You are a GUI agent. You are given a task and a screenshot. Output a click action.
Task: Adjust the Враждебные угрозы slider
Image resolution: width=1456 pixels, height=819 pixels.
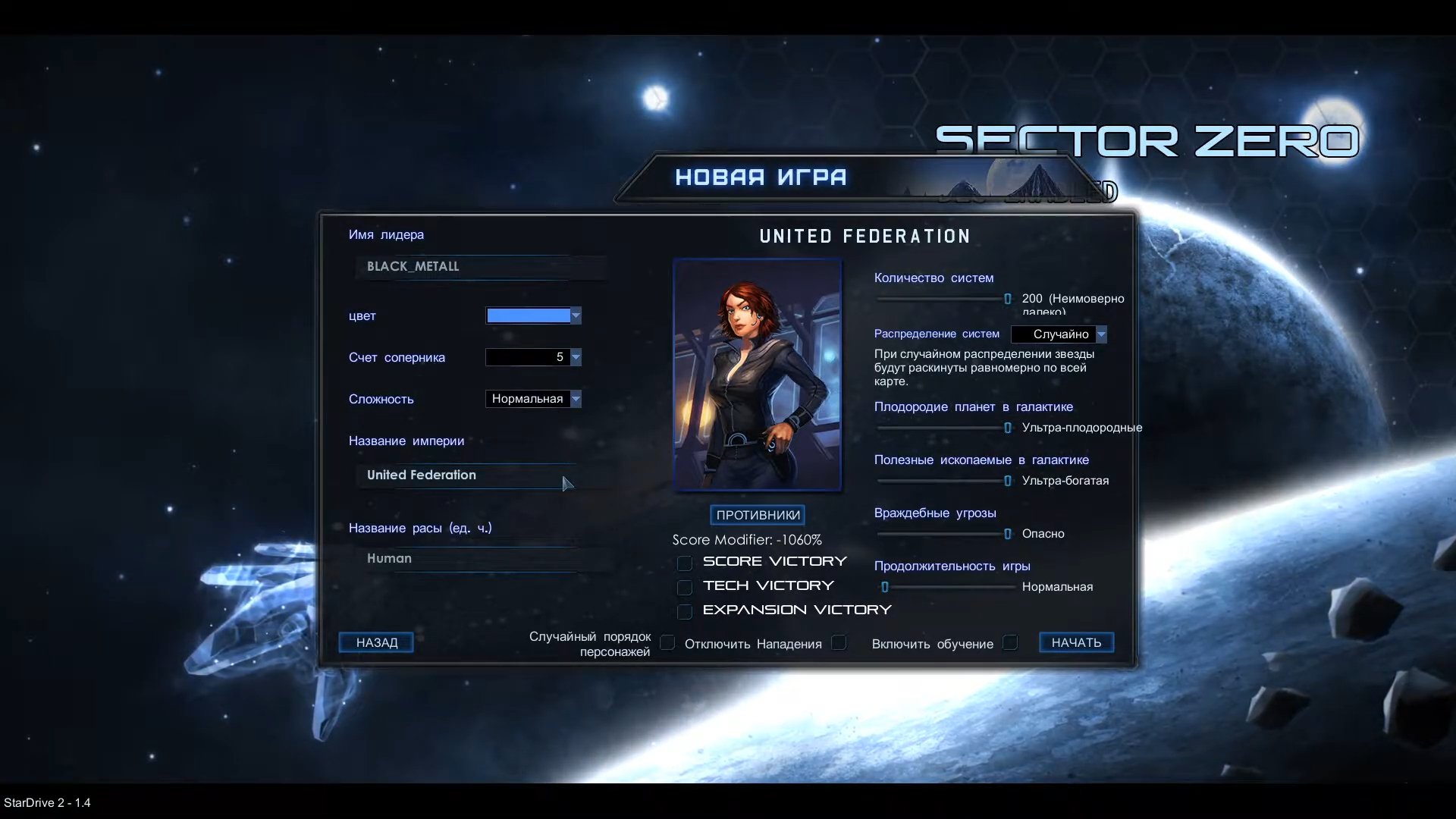[1007, 534]
